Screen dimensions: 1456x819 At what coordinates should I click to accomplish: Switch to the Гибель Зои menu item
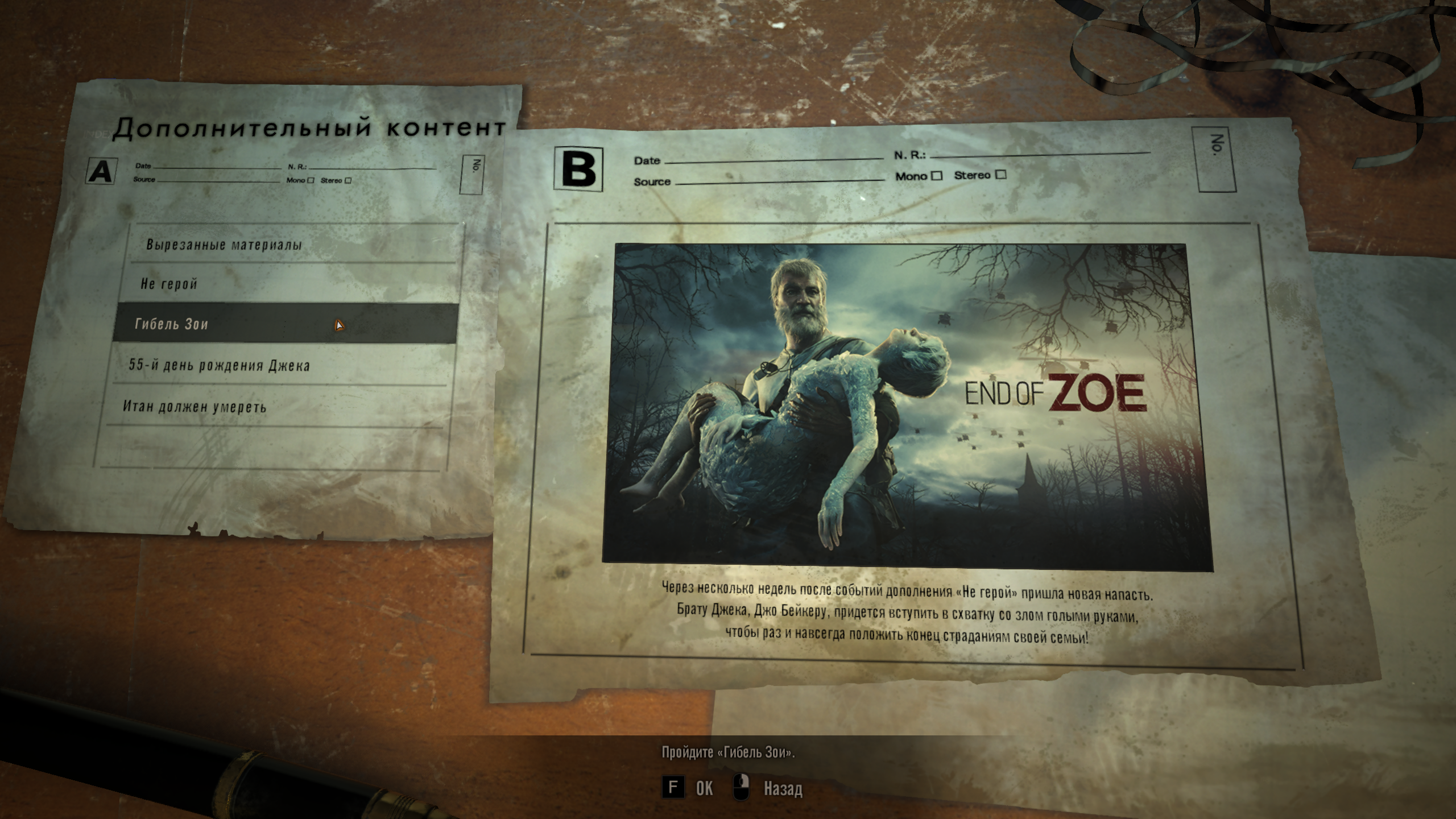pyautogui.click(x=171, y=324)
